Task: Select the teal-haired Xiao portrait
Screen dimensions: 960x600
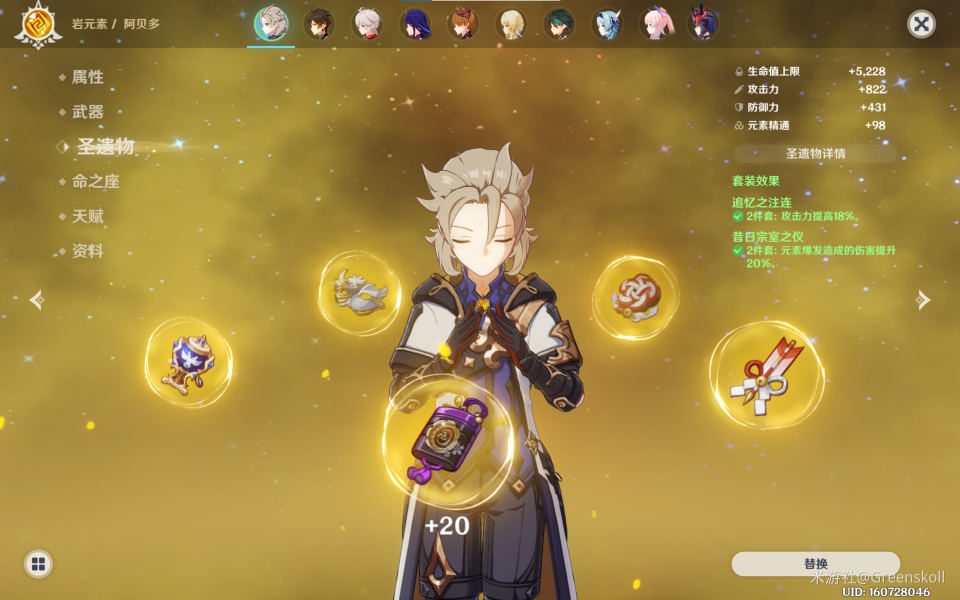Action: [558, 23]
